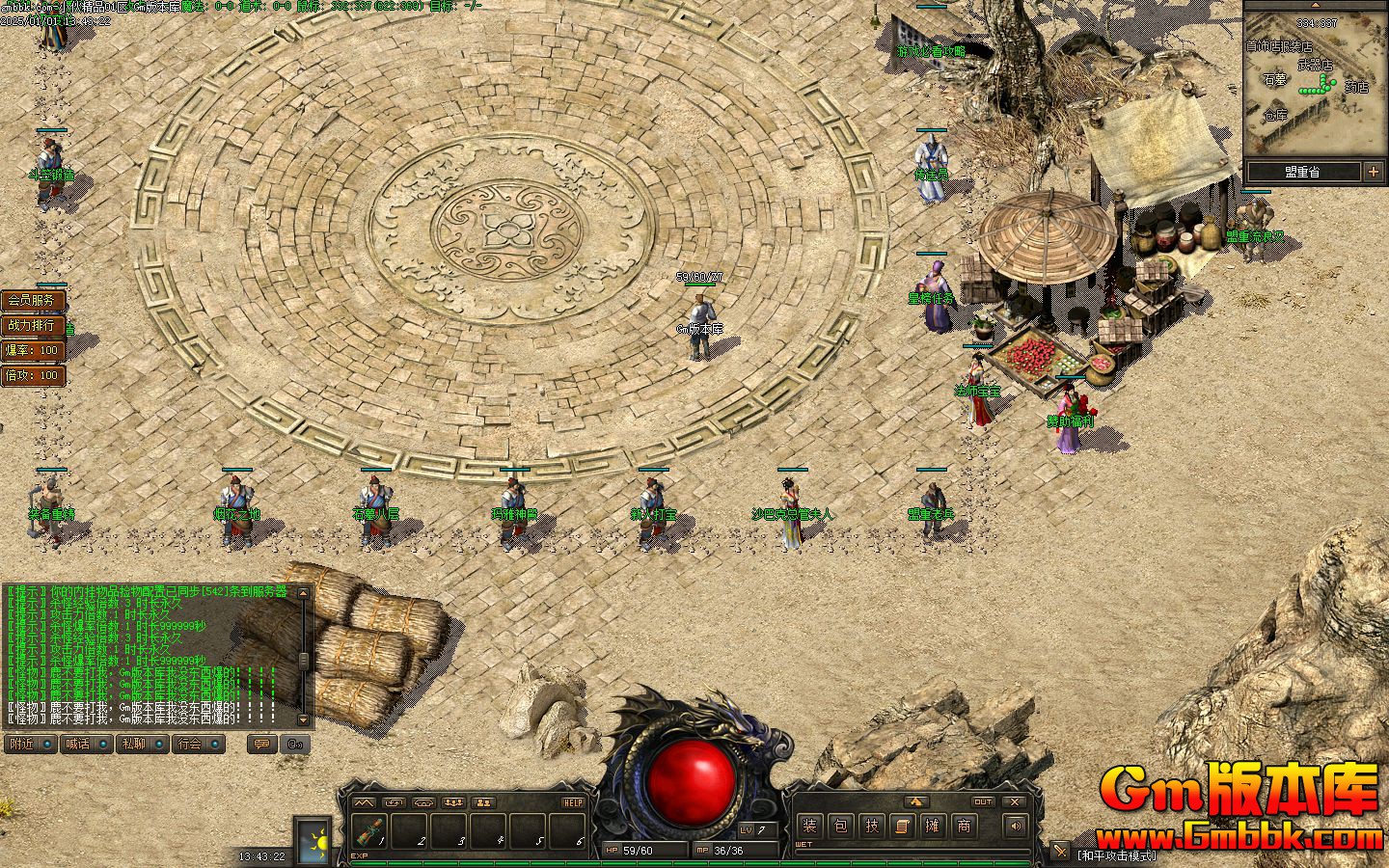Open the 包 bag inventory
This screenshot has height=868, width=1389.
tap(841, 826)
